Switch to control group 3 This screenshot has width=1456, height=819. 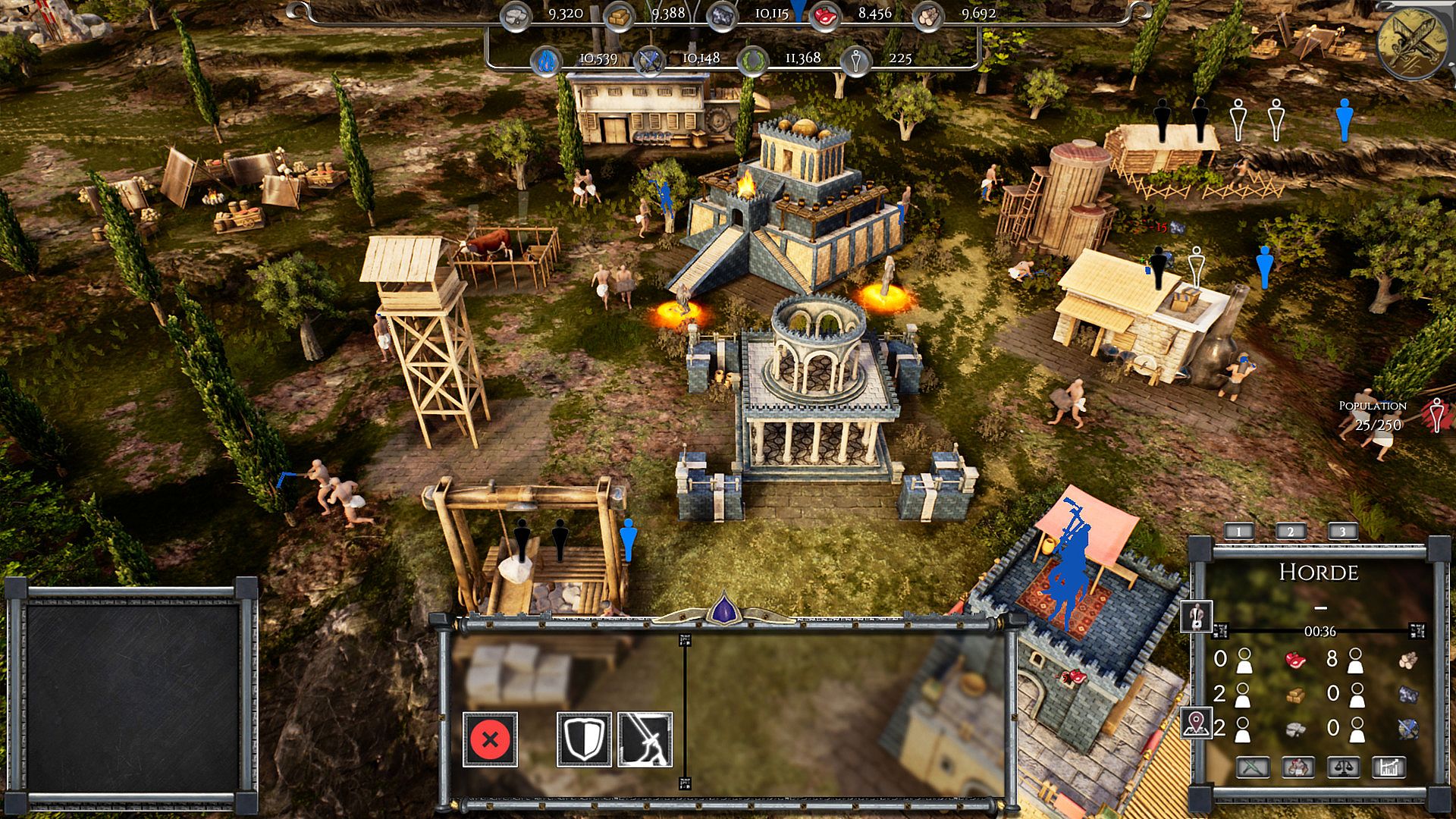1342,532
